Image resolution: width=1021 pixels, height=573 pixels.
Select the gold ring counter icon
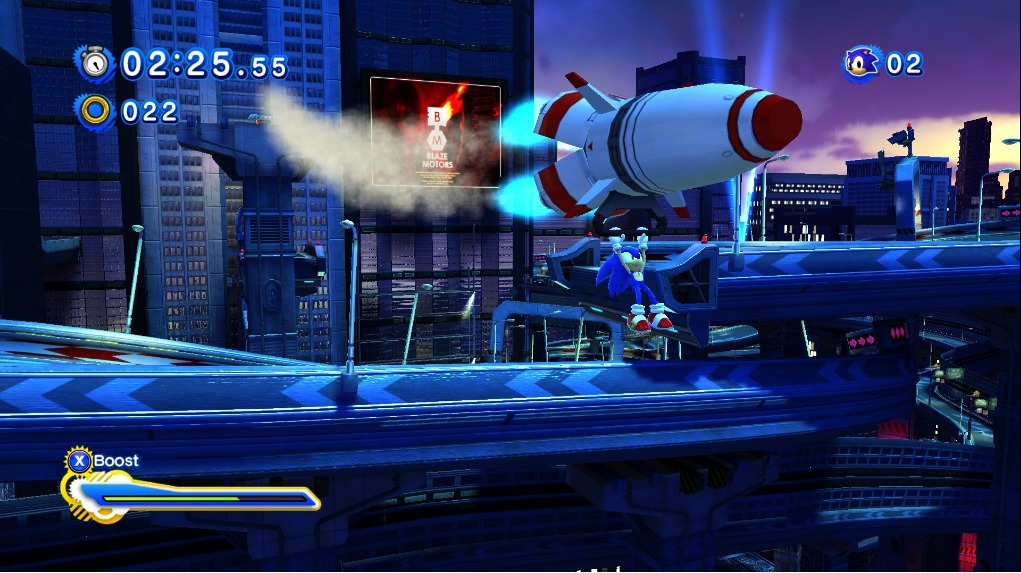[96, 110]
